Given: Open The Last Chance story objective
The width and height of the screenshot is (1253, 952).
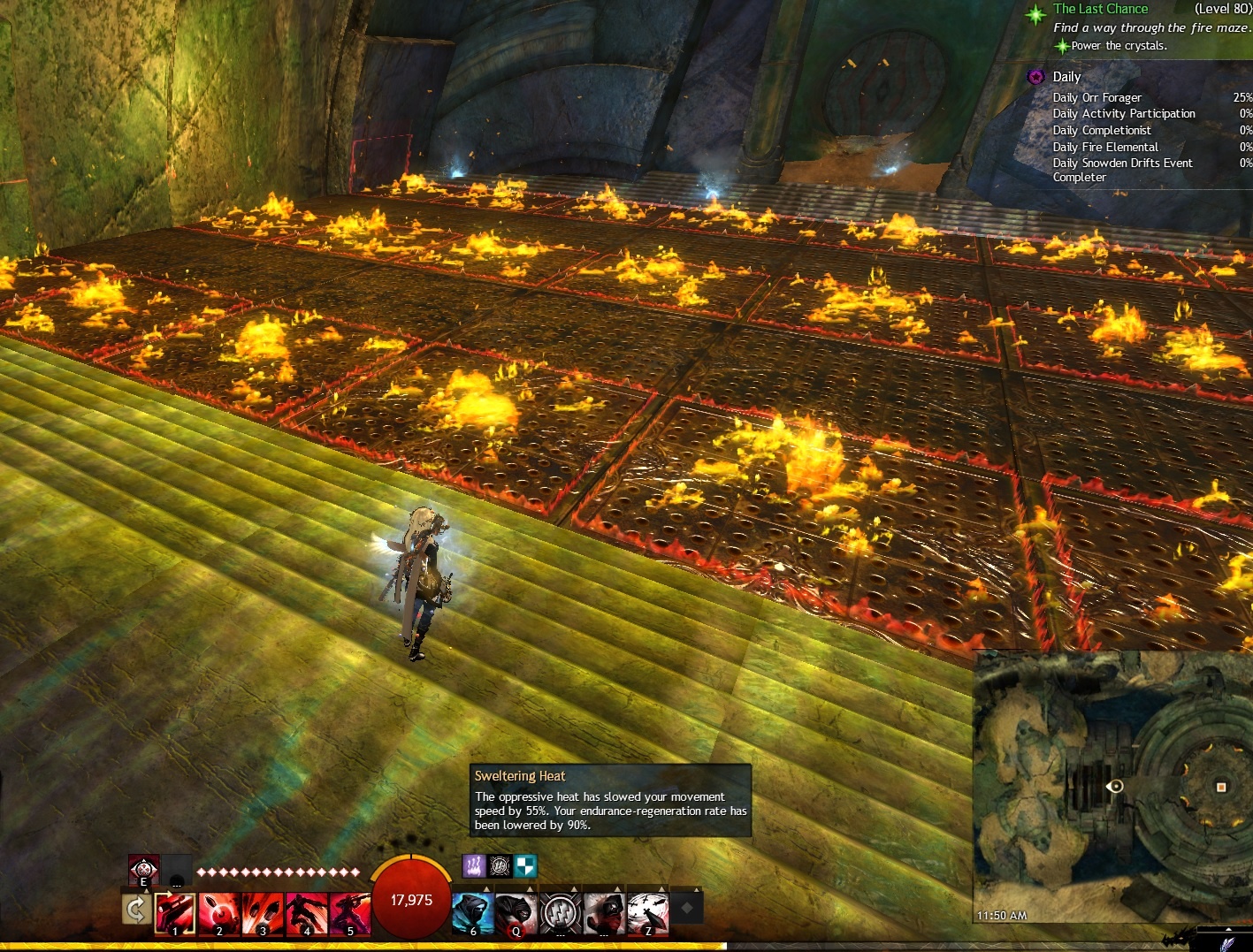Looking at the screenshot, I should coord(1100,9).
